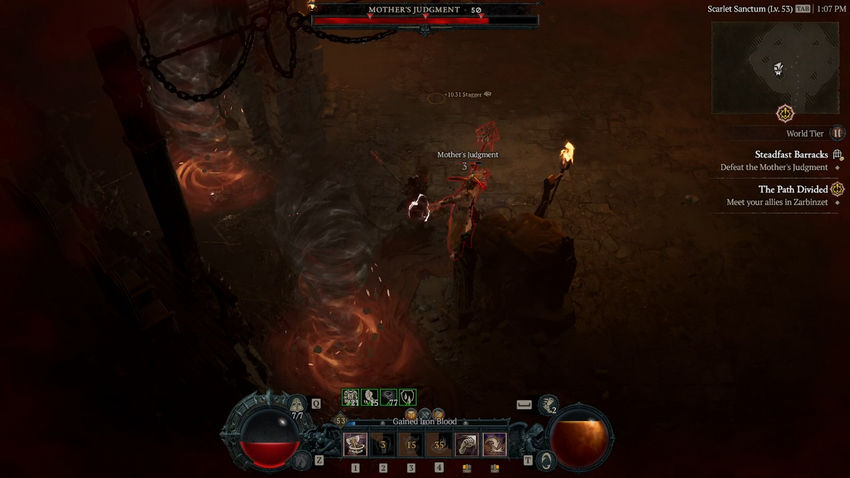Use the fifth hotbar skill with fist icon
This screenshot has height=478, width=850.
coord(466,444)
